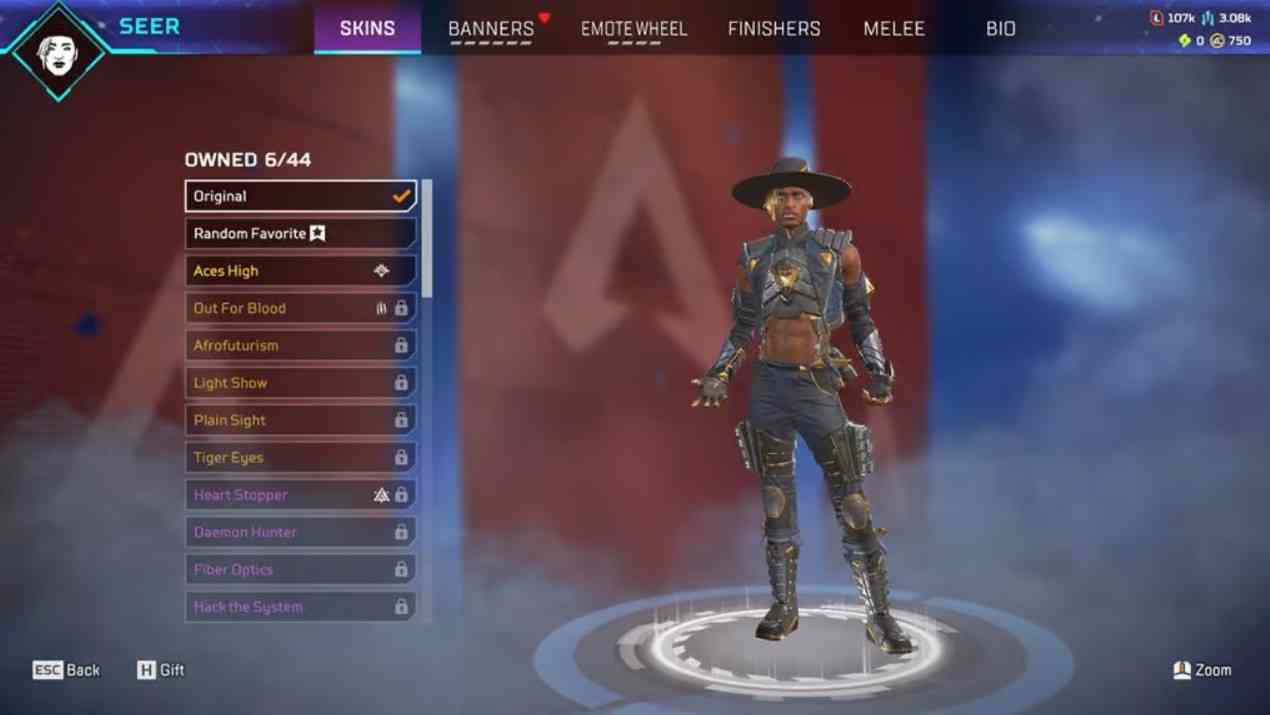Viewport: 1270px width, 715px height.
Task: Switch to the Banners tab
Action: pos(491,29)
